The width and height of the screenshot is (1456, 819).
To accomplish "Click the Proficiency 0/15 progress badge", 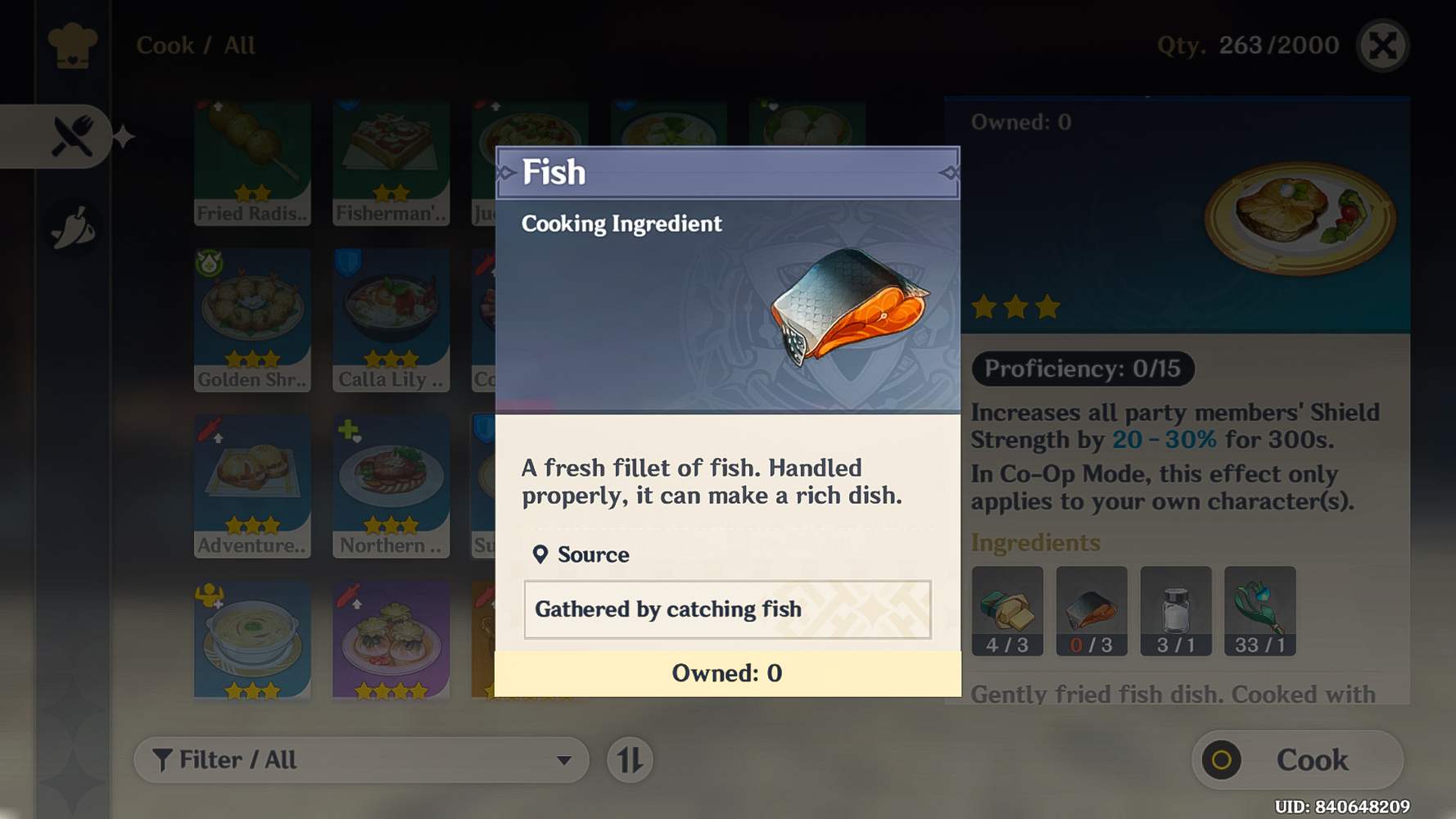I will [1083, 369].
